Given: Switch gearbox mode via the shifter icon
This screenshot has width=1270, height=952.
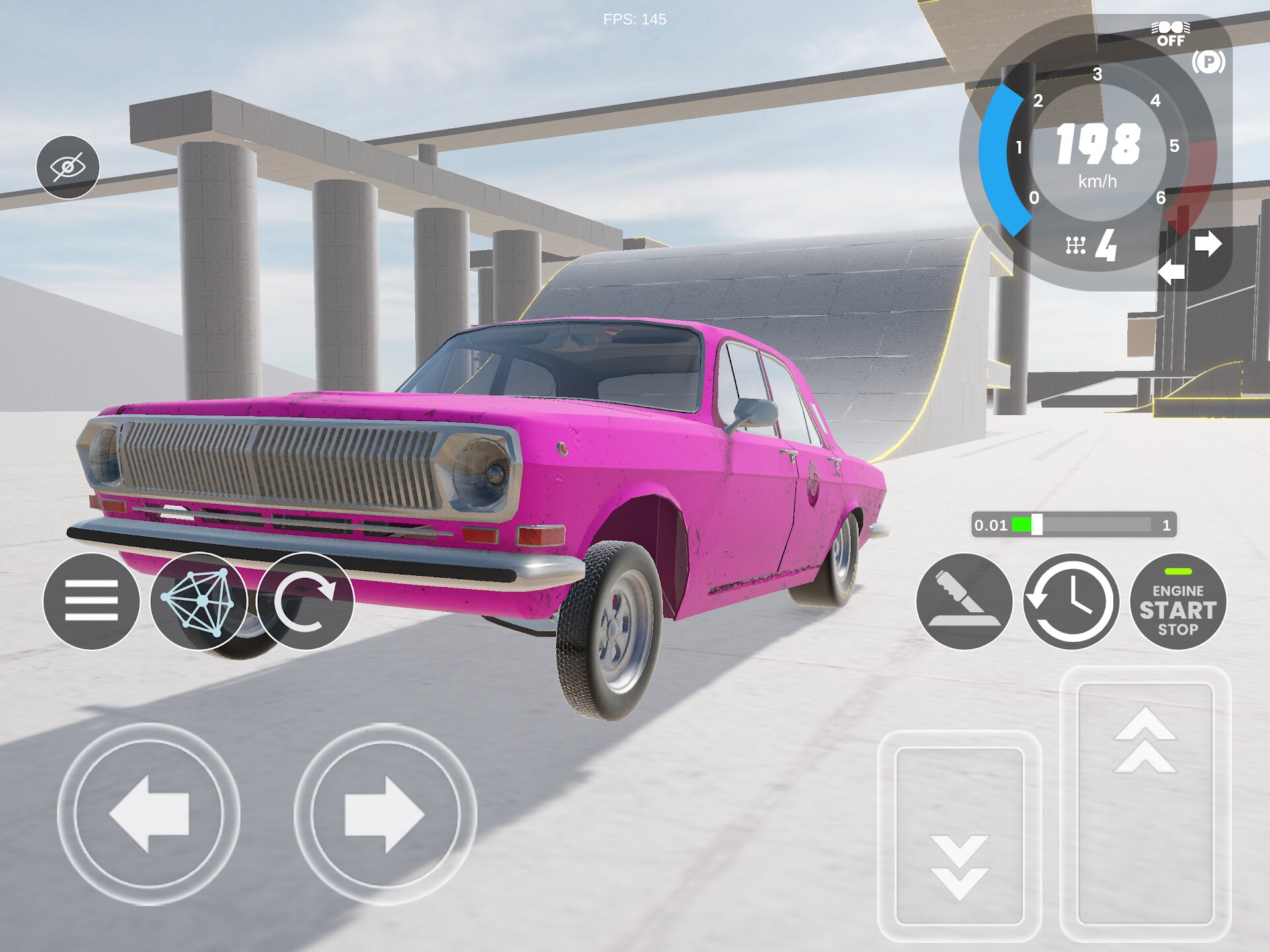Looking at the screenshot, I should pos(1076,246).
